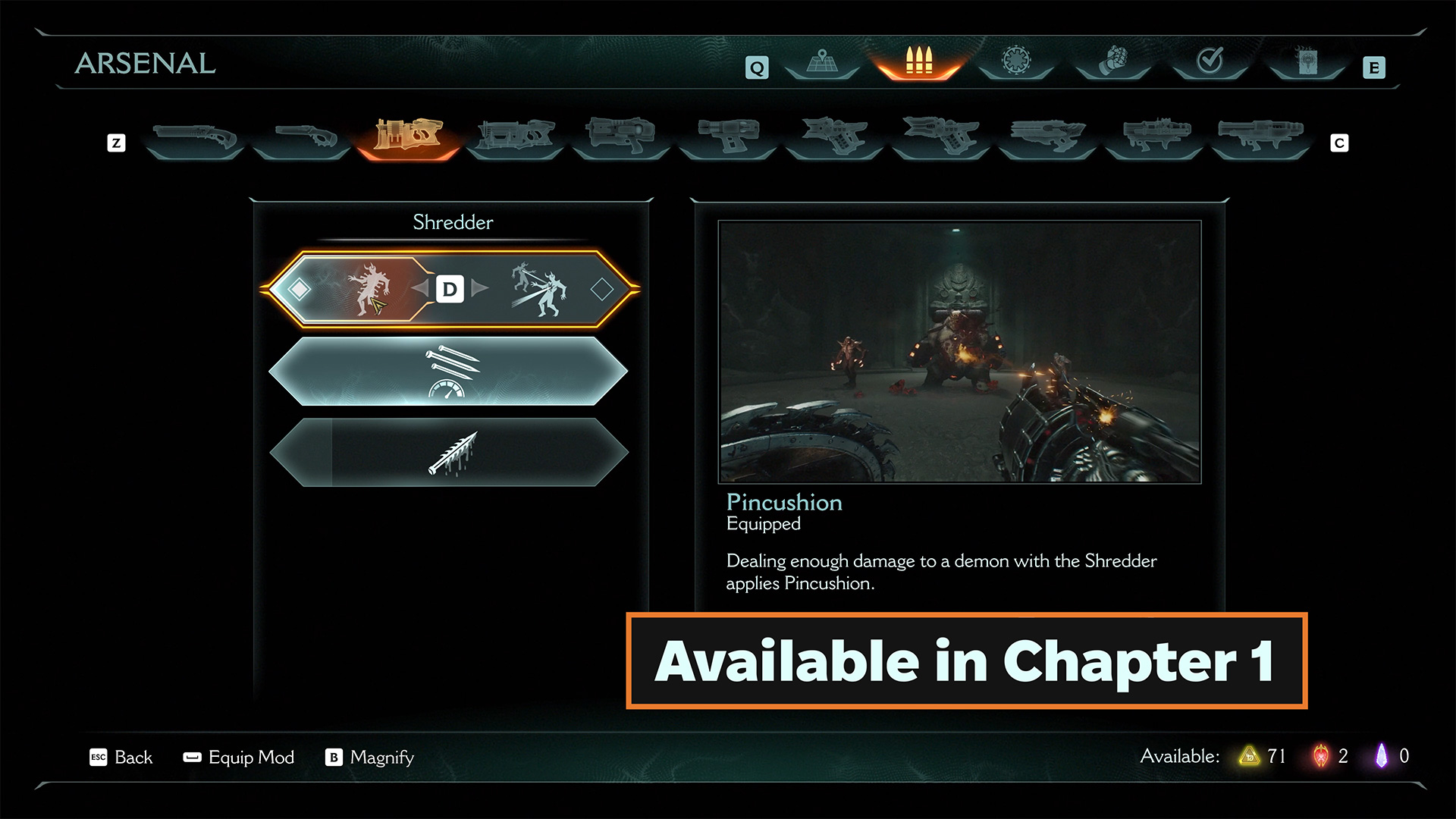Select the highlighted Shredder weapon
The width and height of the screenshot is (1456, 819).
click(408, 136)
